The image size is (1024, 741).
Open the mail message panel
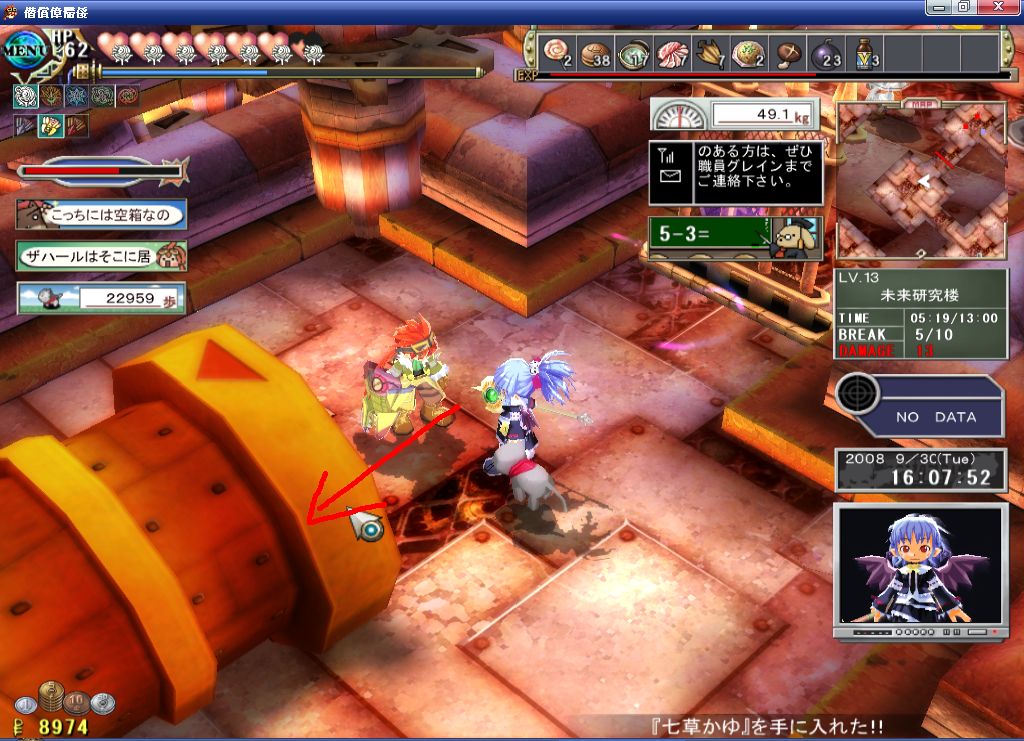pyautogui.click(x=735, y=171)
